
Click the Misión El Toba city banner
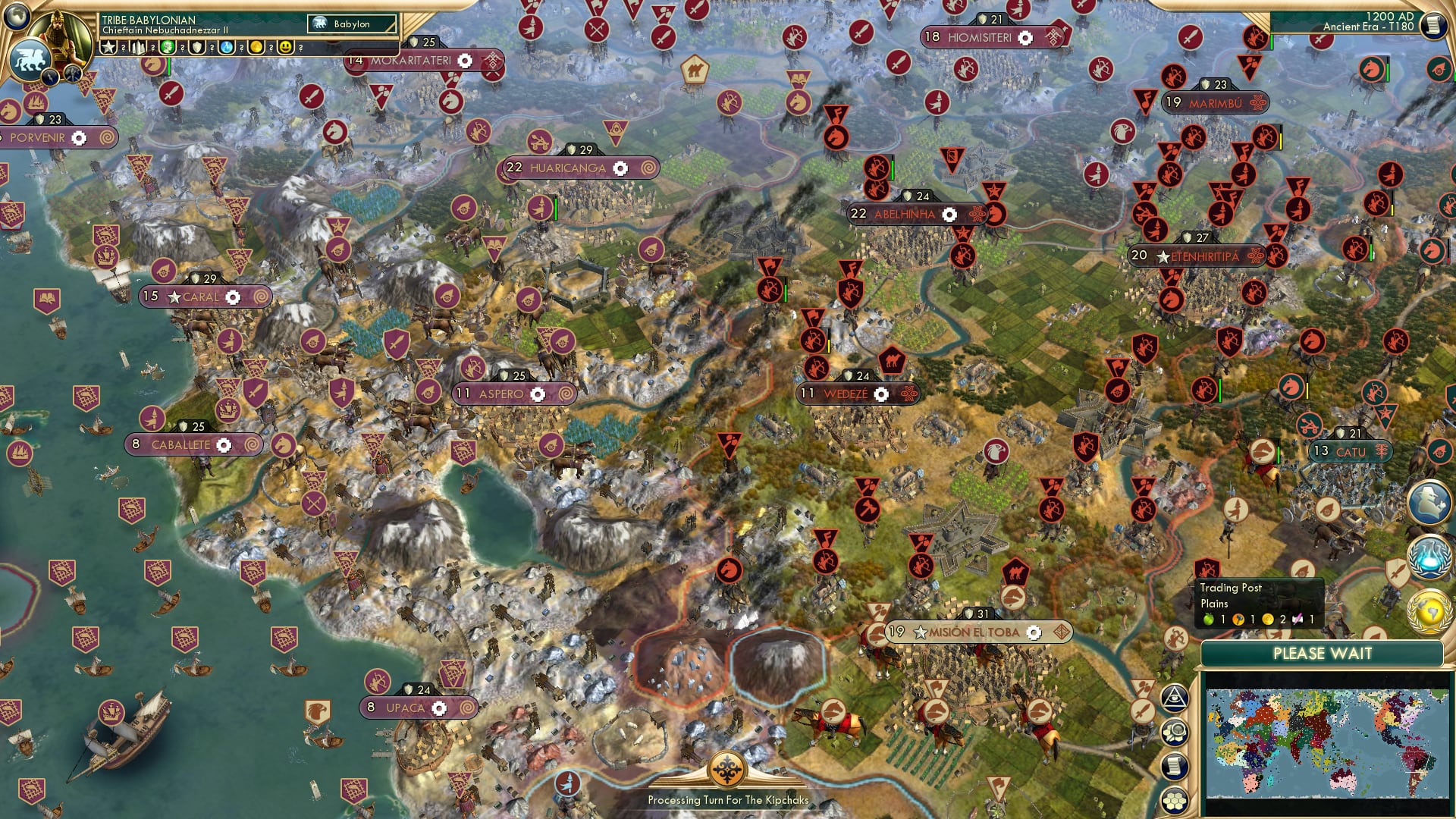click(x=974, y=630)
